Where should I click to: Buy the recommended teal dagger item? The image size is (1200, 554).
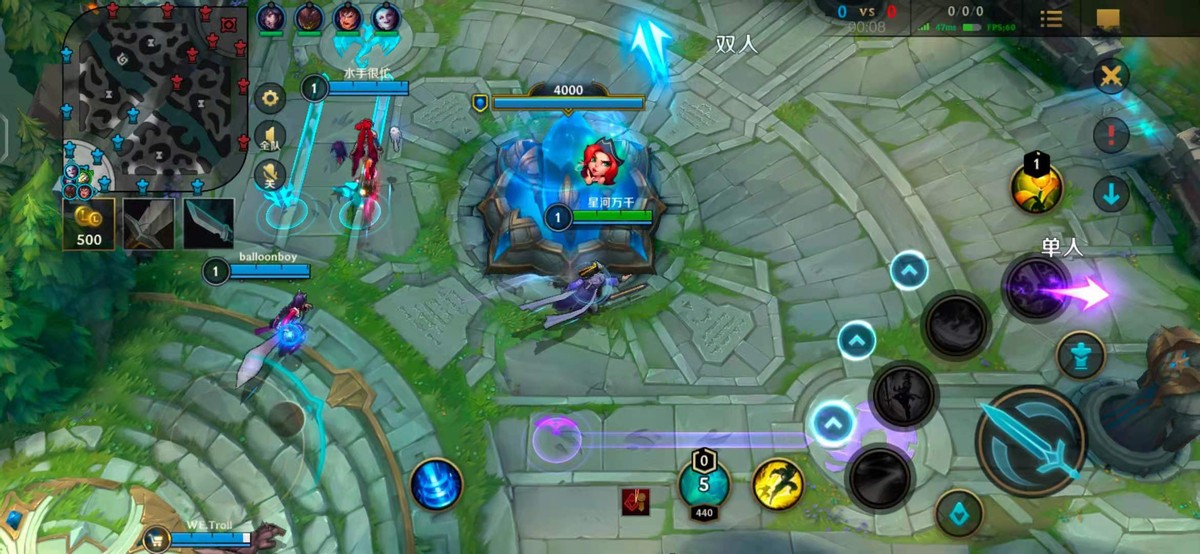209,223
